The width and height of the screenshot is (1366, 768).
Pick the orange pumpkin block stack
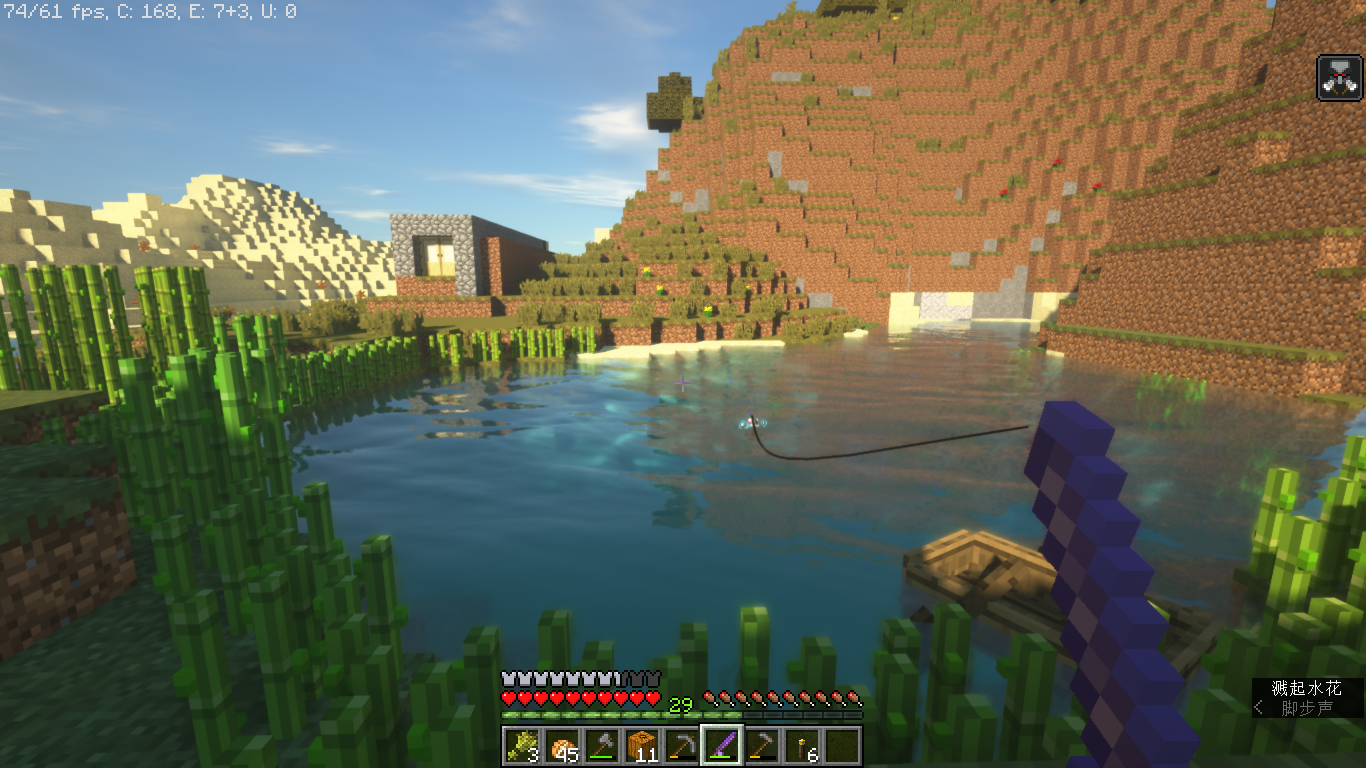[642, 746]
